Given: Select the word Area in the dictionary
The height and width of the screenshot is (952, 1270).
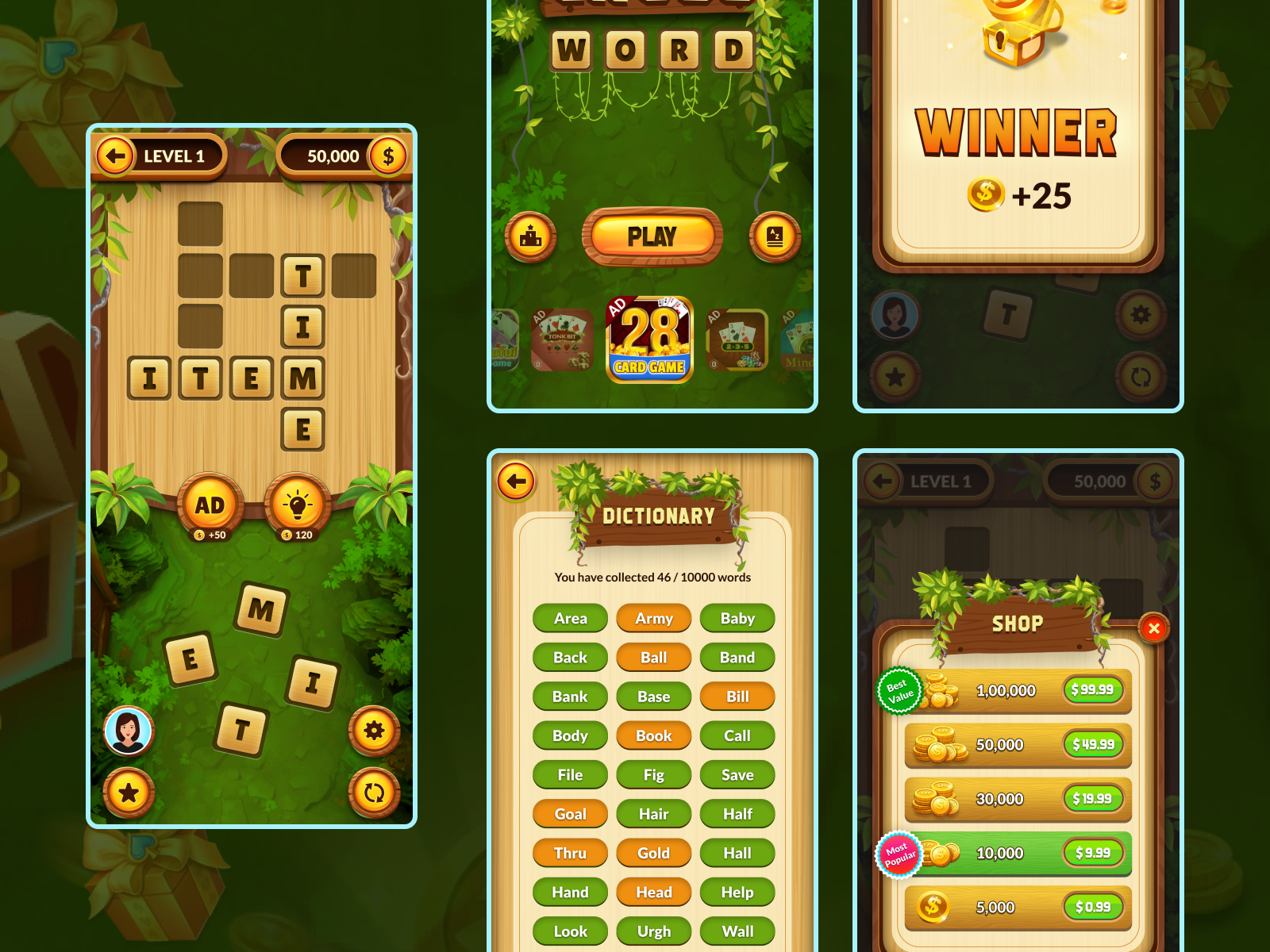Looking at the screenshot, I should tap(570, 618).
